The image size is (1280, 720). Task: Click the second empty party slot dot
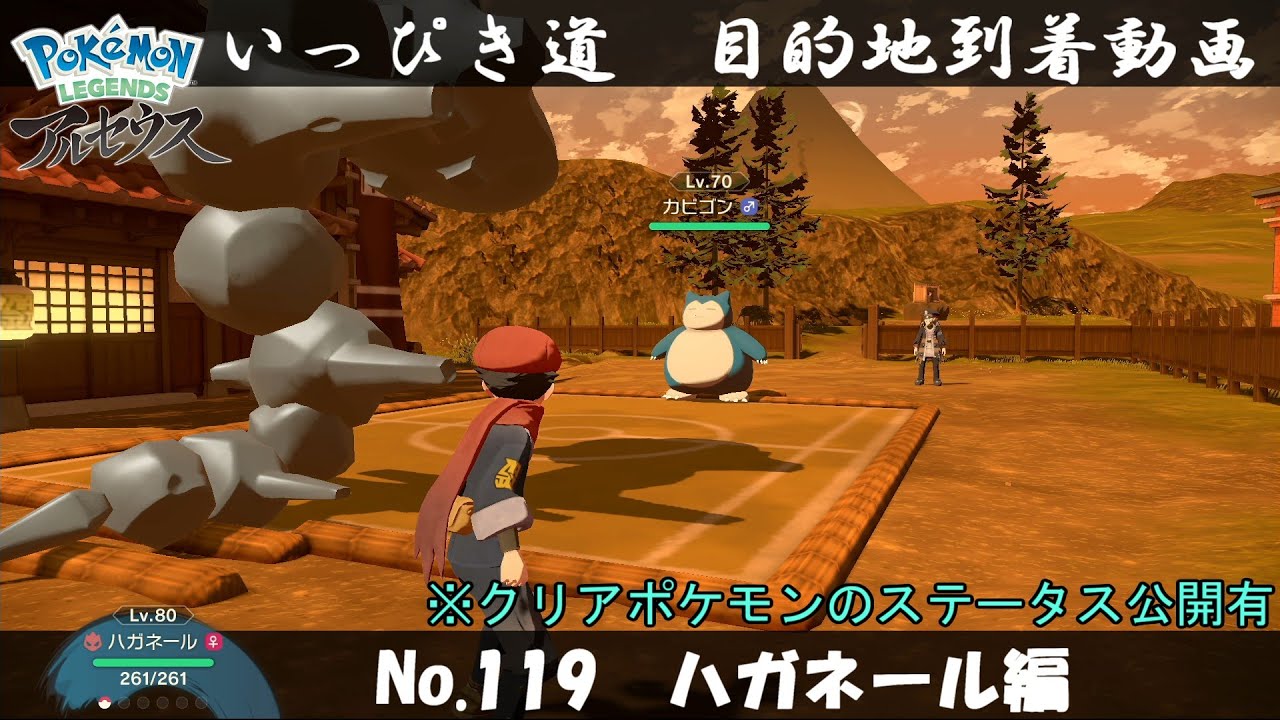tap(124, 703)
